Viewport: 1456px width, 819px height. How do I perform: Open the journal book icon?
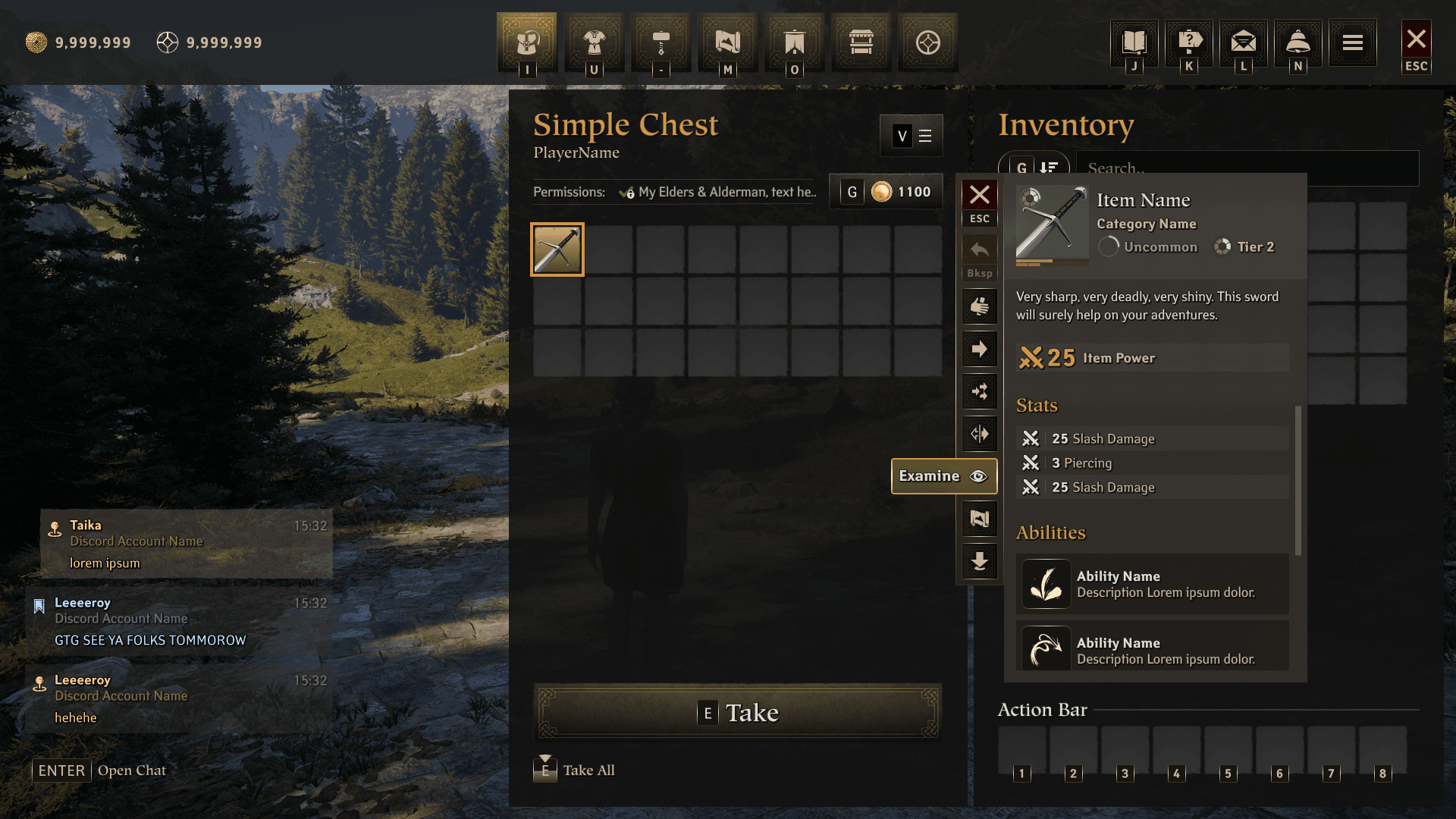[x=1134, y=42]
